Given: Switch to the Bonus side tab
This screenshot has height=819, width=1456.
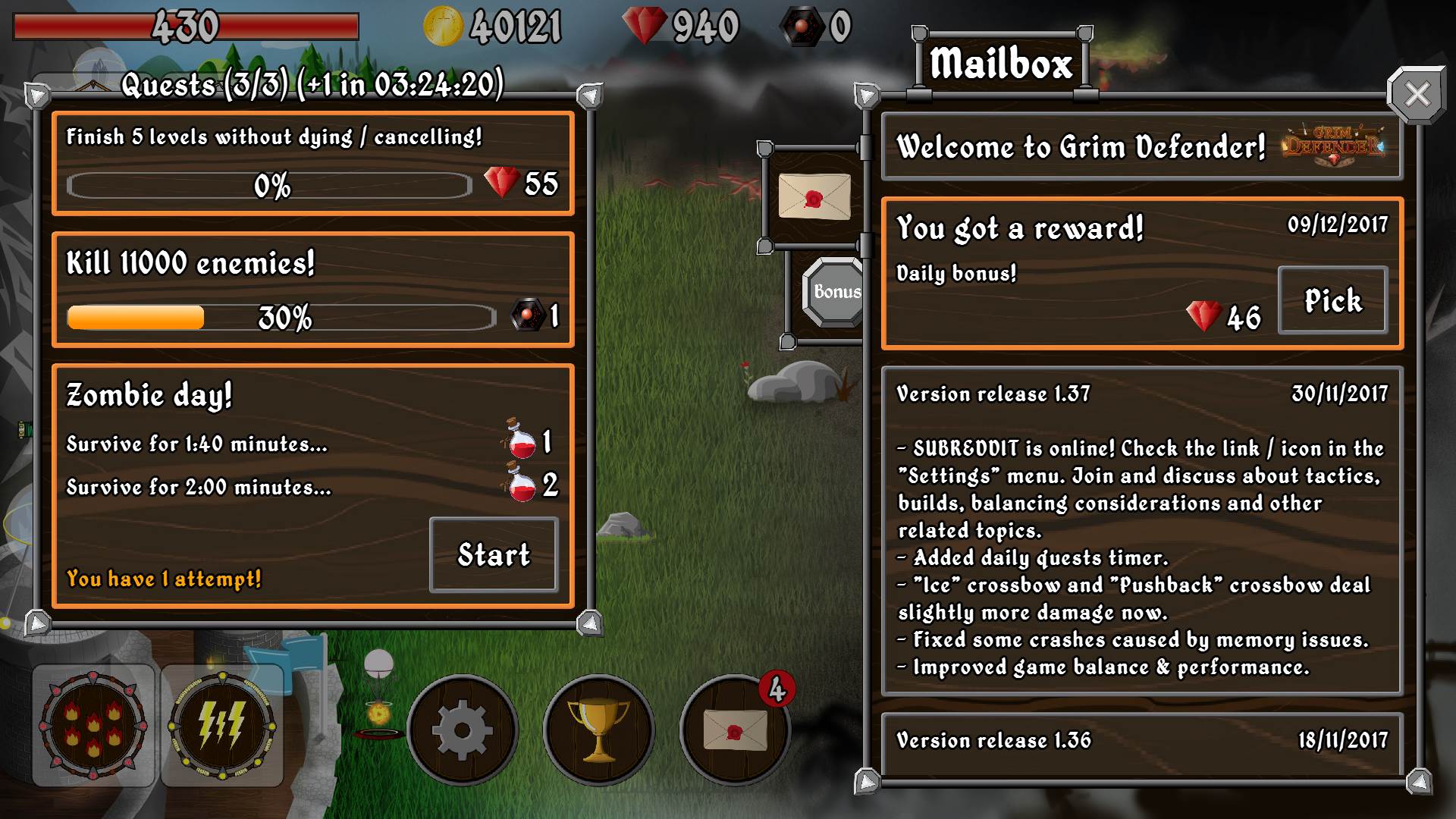Looking at the screenshot, I should 835,292.
